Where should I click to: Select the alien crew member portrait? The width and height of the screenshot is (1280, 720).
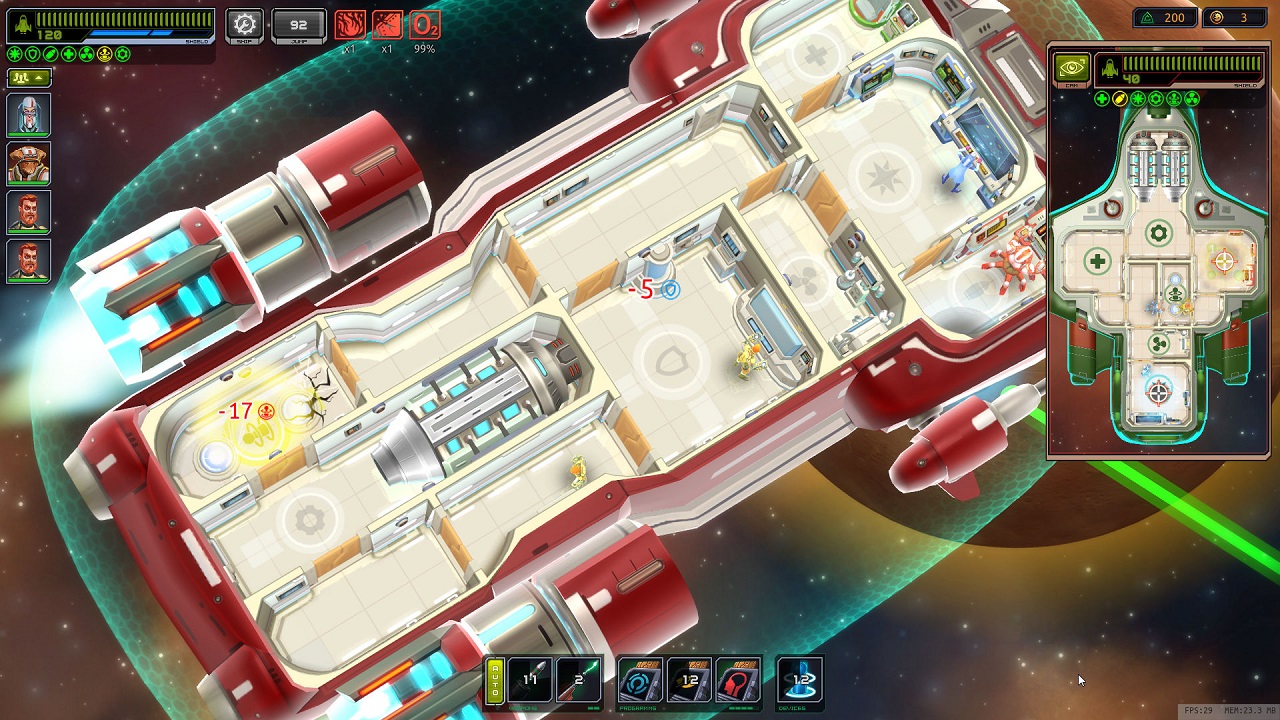point(28,163)
